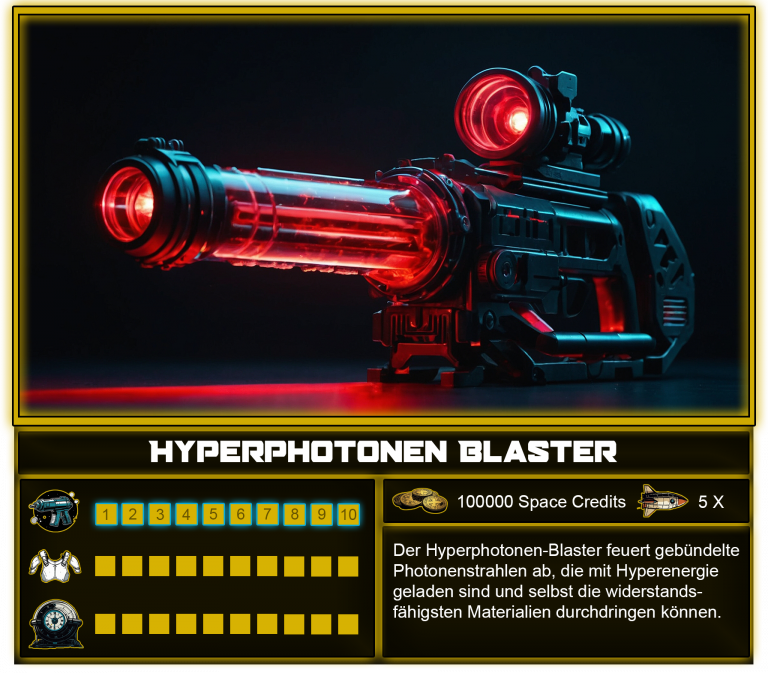Click the blaster weapon stat icon

[x=54, y=512]
